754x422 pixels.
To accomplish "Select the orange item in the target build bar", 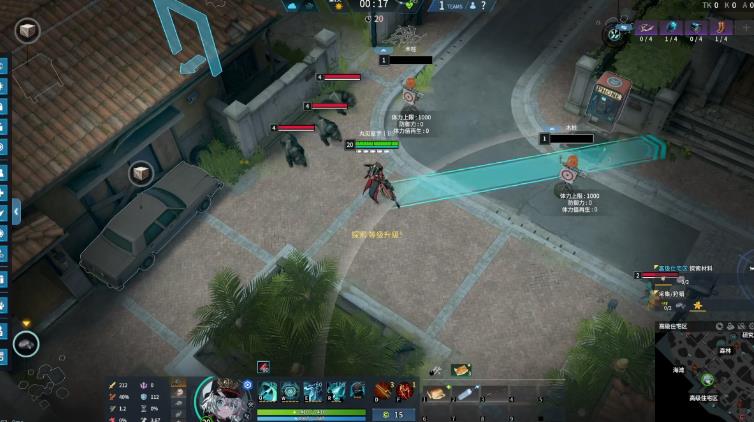I will click(719, 28).
